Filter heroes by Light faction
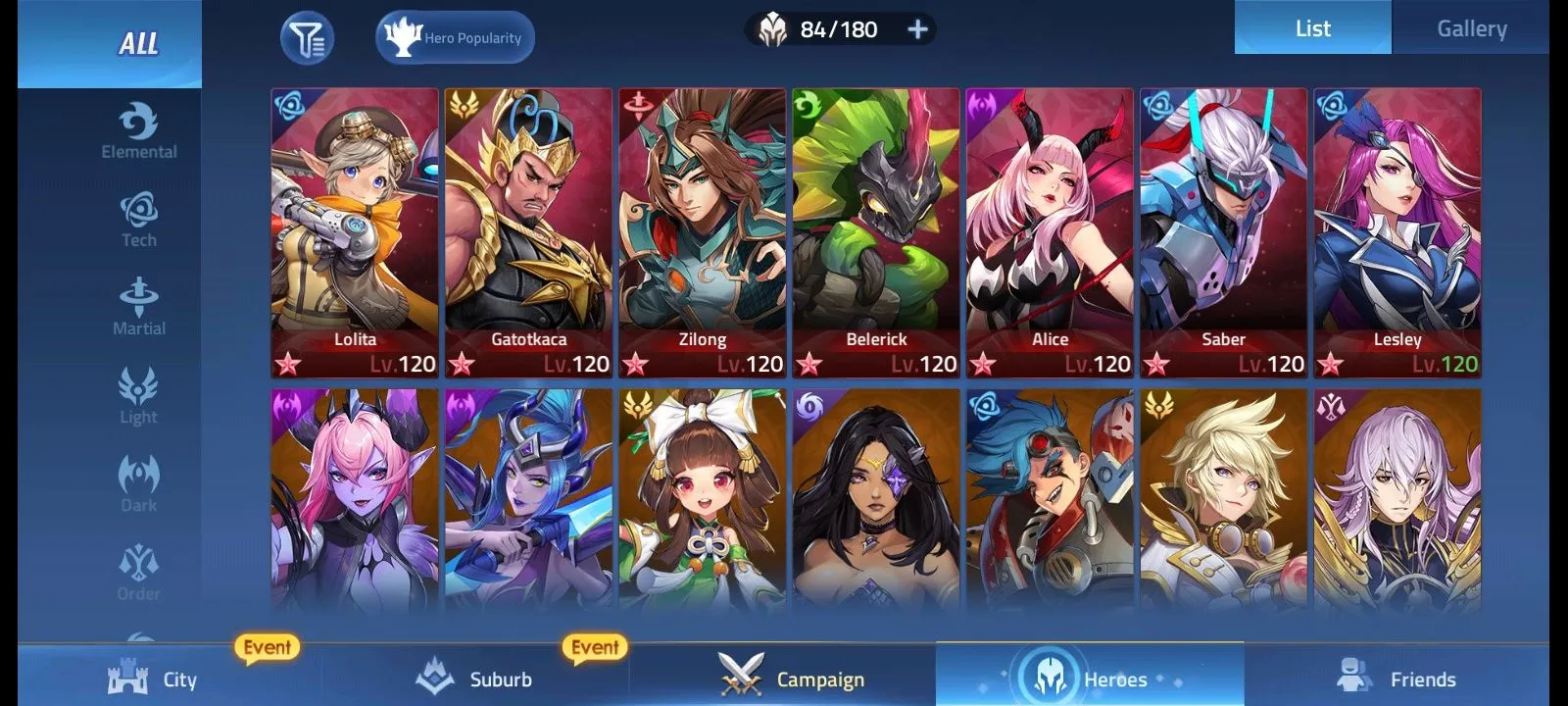This screenshot has height=706, width=1568. tap(139, 396)
